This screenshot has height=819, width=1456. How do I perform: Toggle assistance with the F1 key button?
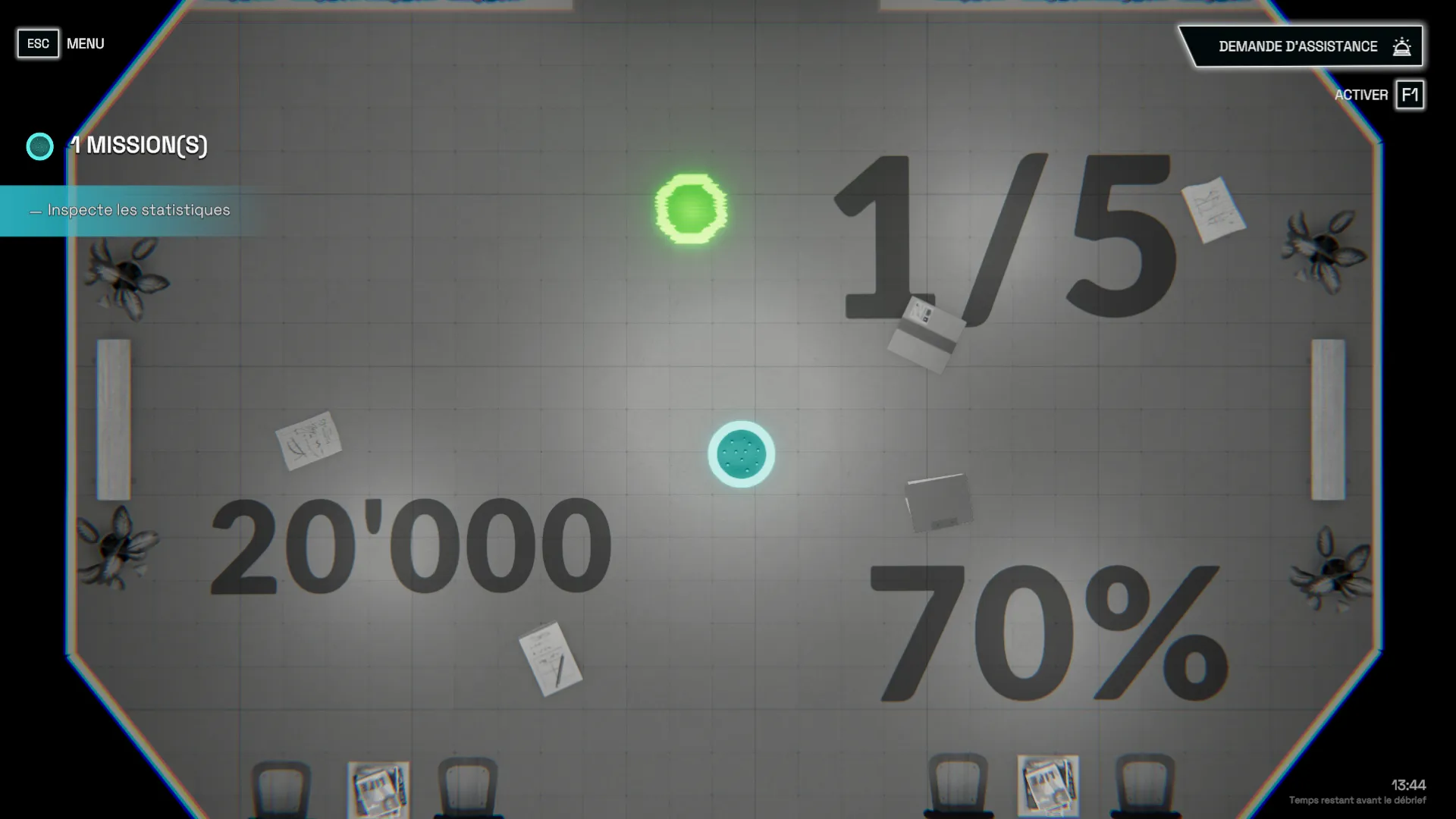(1410, 95)
